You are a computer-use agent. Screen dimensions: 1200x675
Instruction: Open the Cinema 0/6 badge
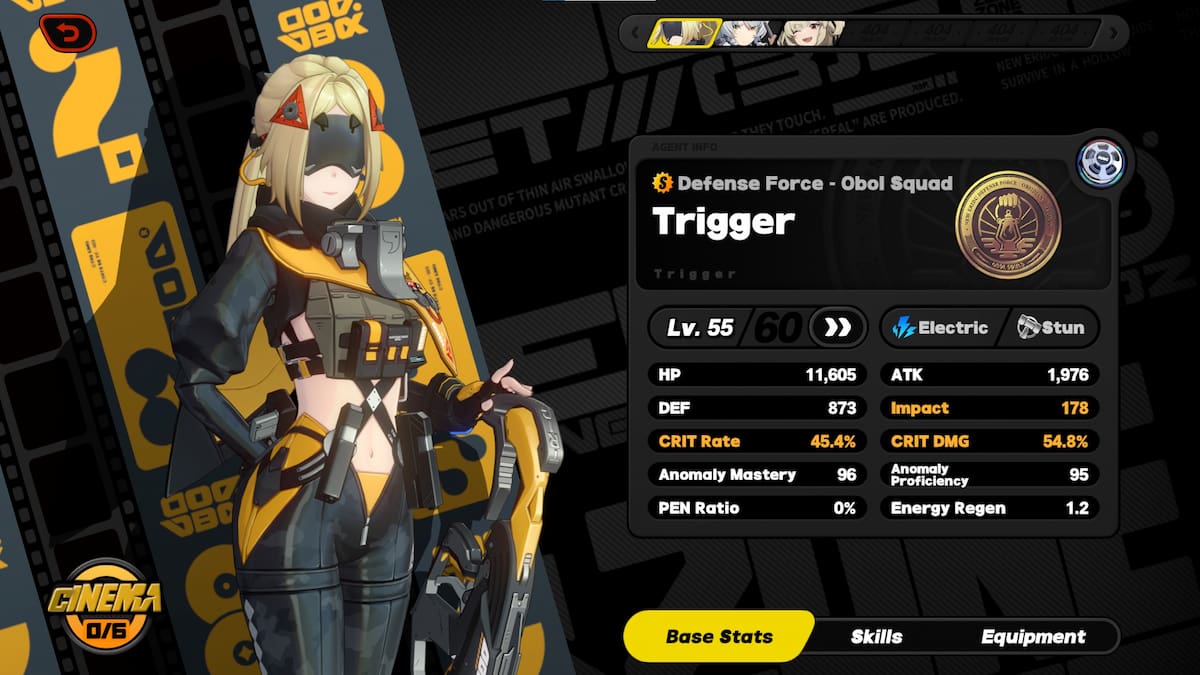(102, 605)
